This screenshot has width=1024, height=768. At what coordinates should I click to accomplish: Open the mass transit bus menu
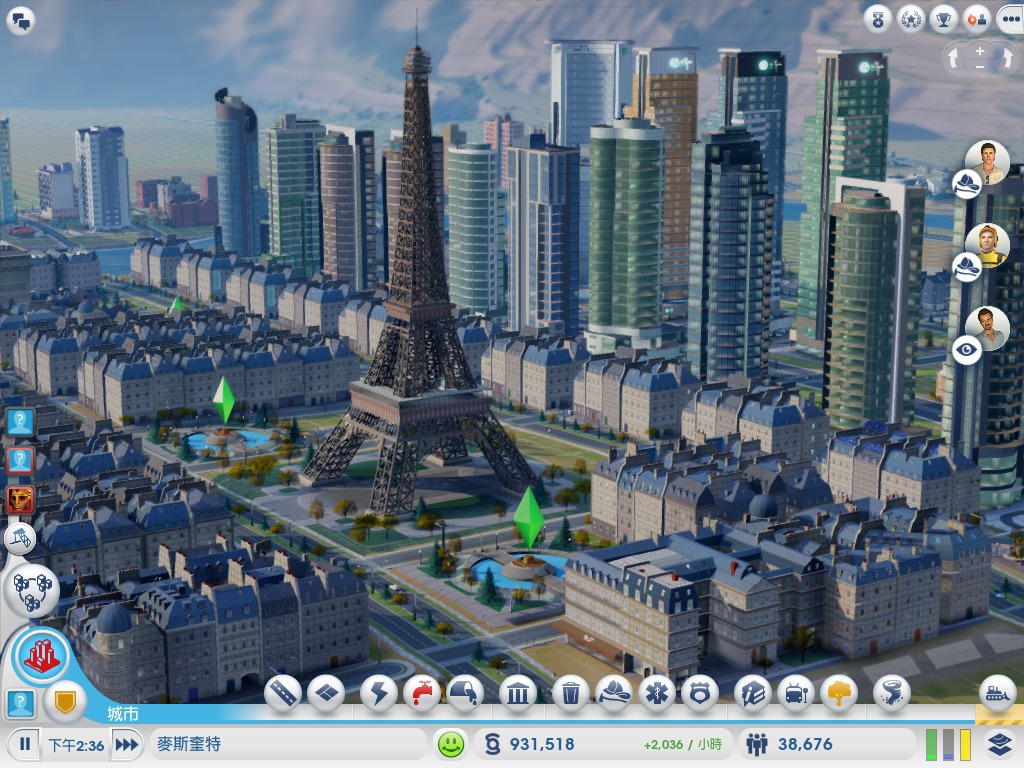pyautogui.click(x=795, y=692)
